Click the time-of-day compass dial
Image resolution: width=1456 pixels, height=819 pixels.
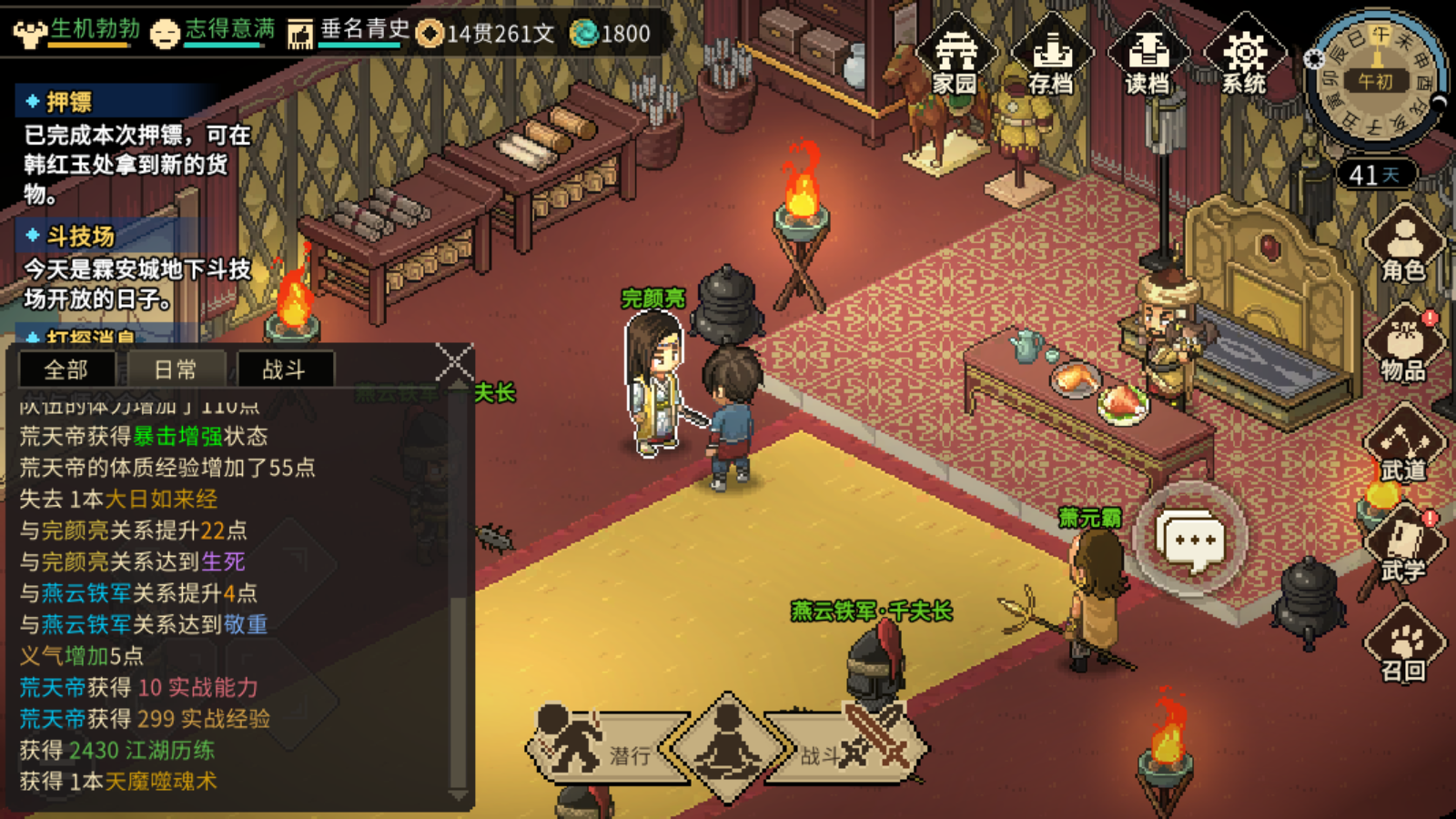(1375, 82)
